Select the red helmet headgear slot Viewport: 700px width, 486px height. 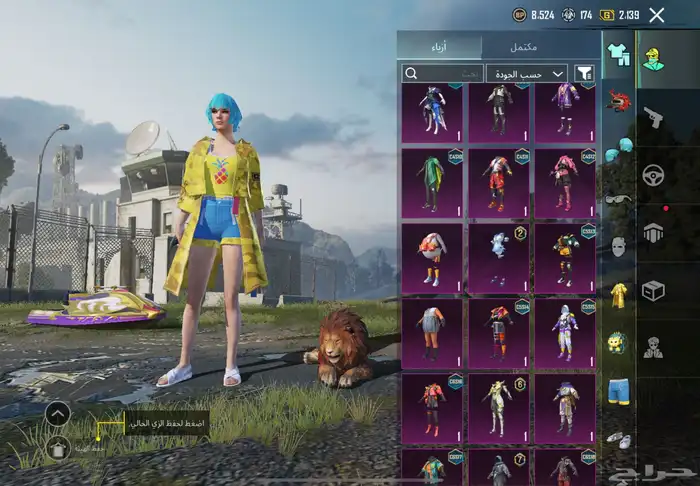click(618, 100)
